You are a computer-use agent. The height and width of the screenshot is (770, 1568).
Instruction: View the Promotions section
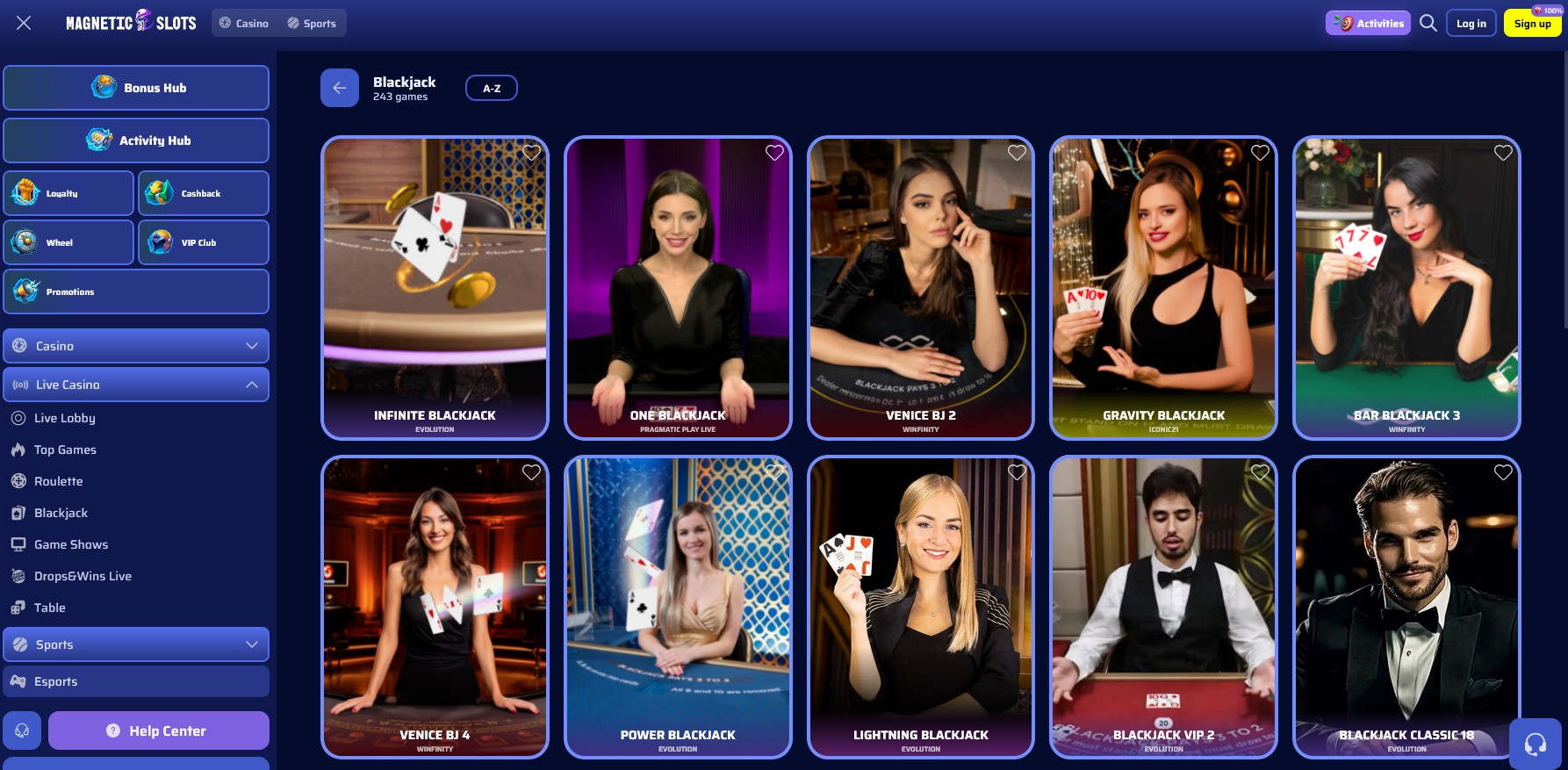136,291
